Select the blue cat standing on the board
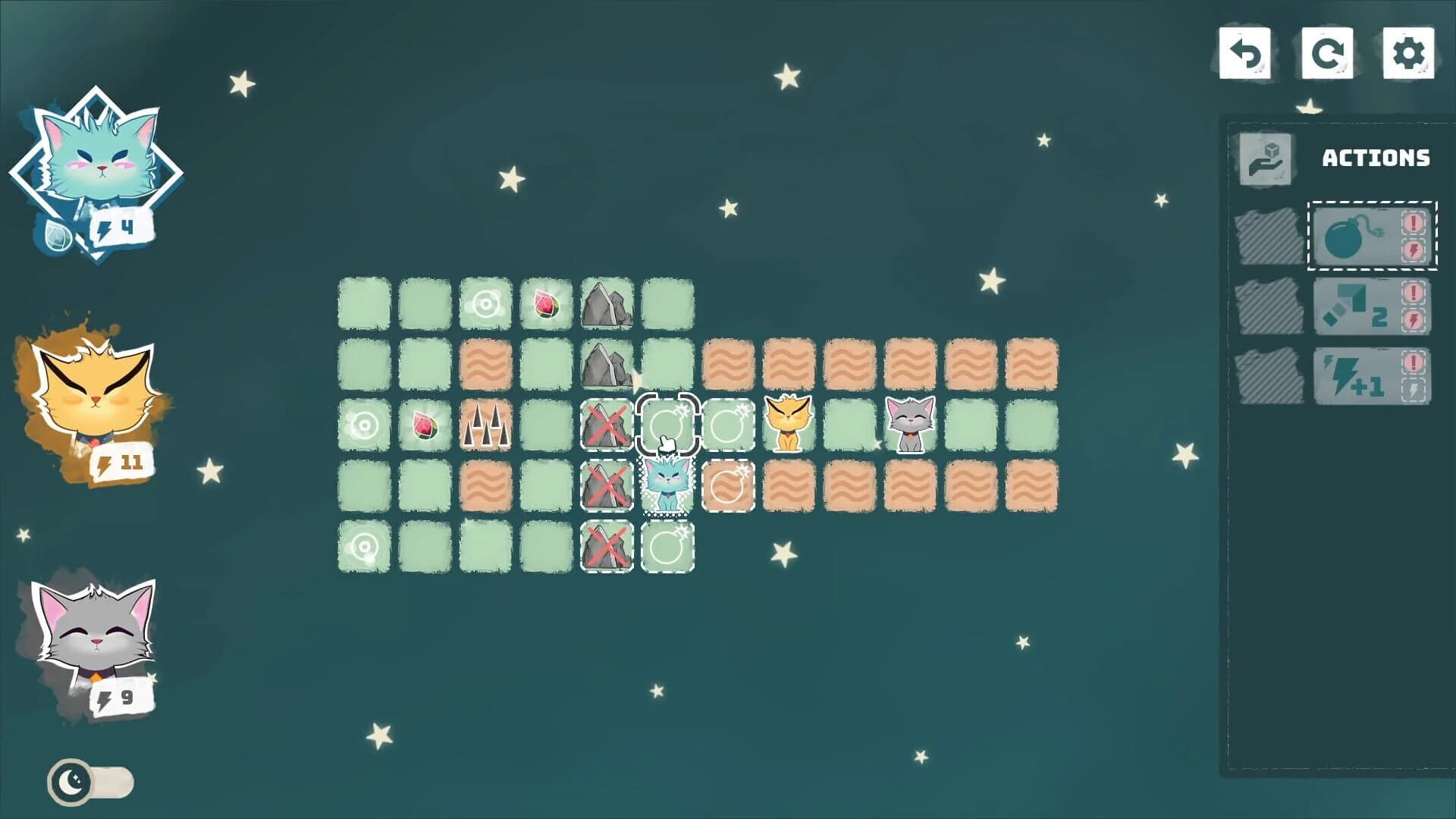This screenshot has width=1456, height=819. [x=667, y=485]
